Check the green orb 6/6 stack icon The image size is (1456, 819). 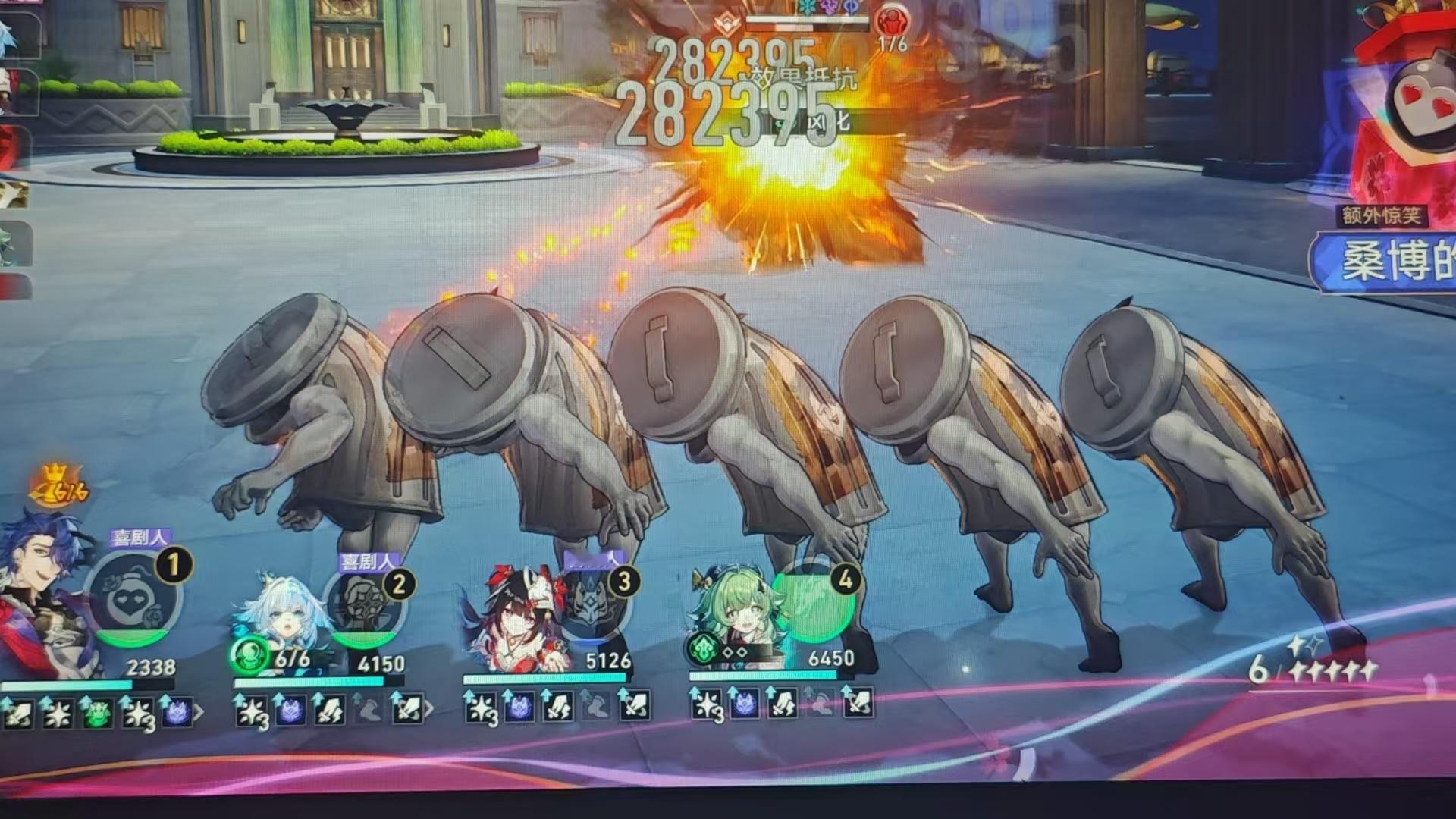249,655
